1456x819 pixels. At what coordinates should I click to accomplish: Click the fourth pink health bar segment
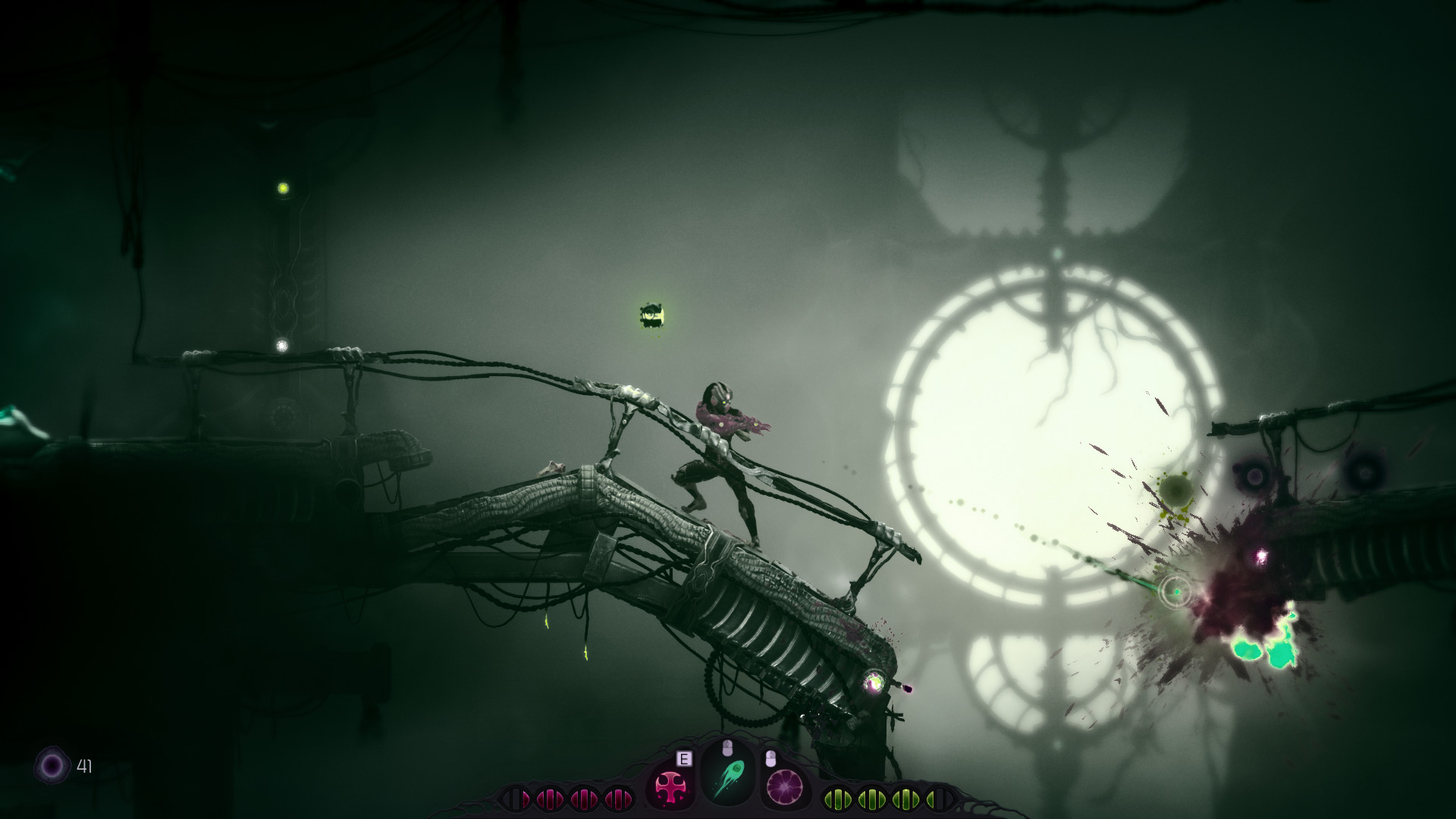[618, 798]
